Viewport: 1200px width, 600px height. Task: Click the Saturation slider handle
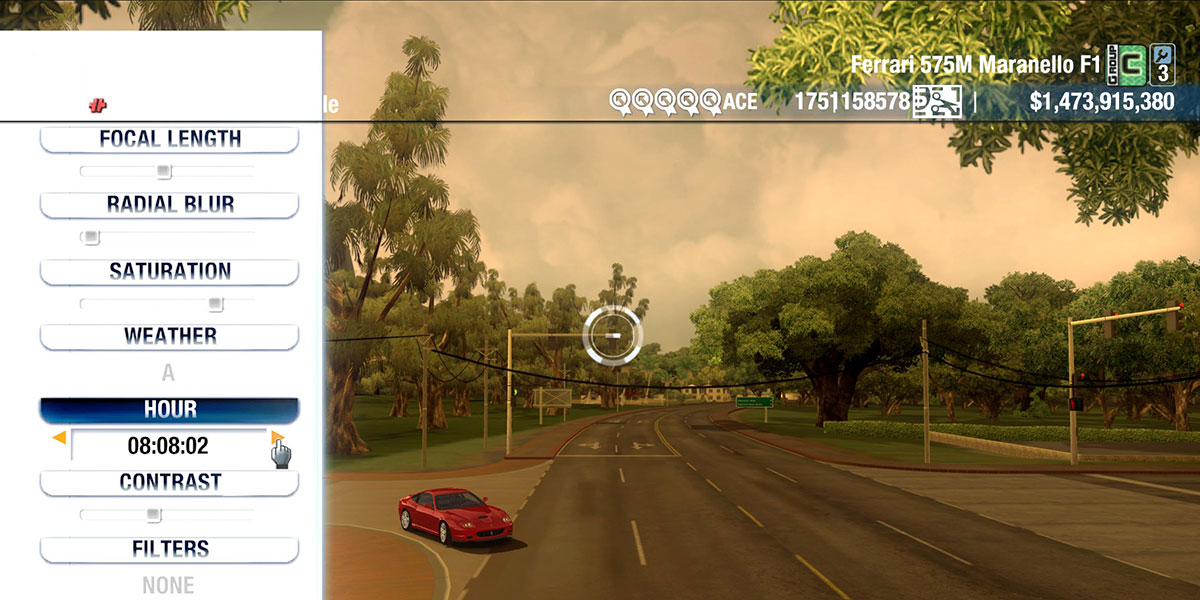[x=215, y=304]
